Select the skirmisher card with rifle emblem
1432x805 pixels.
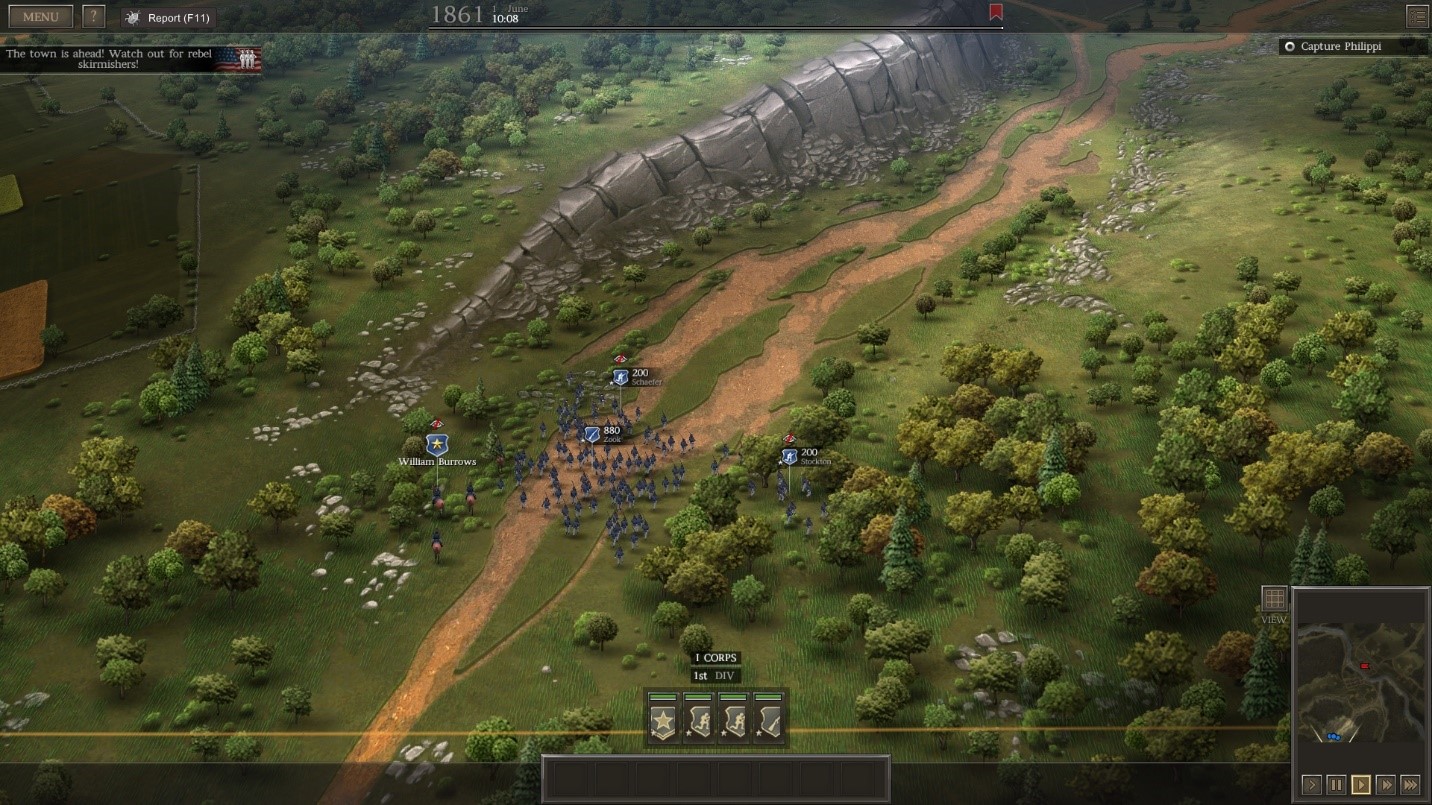[x=770, y=720]
